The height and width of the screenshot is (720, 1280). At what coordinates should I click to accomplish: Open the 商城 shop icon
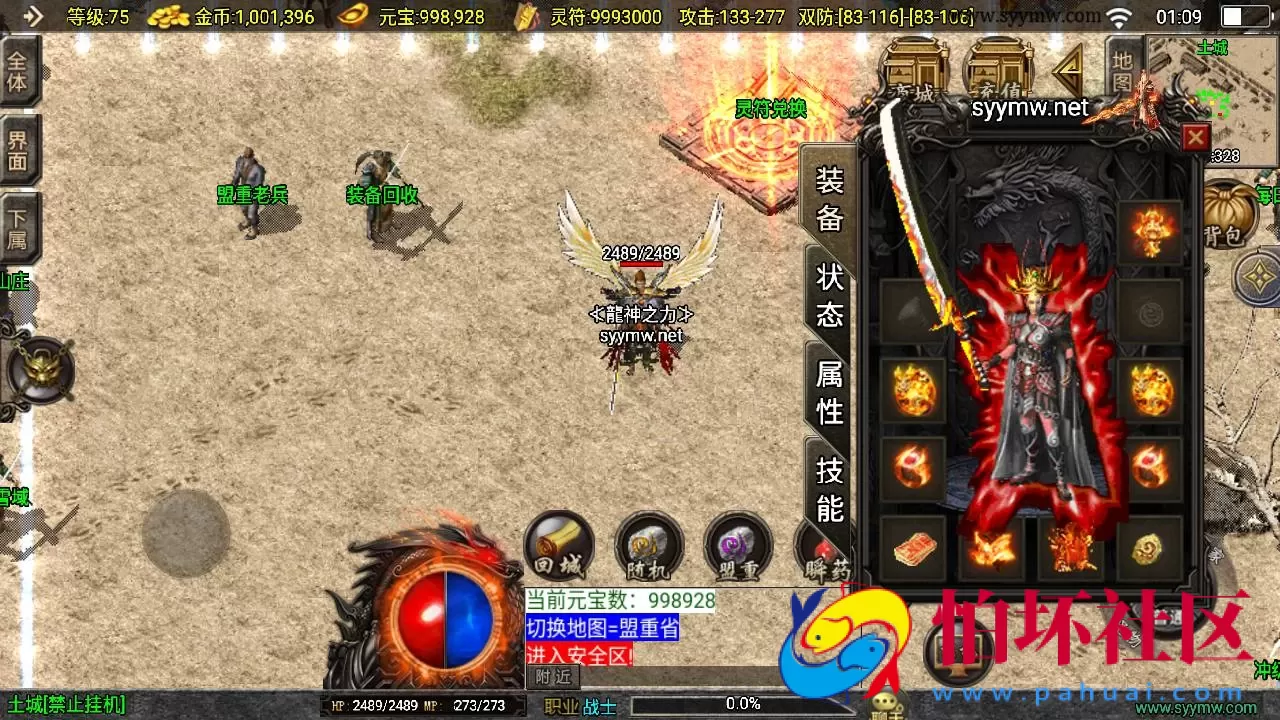coord(912,65)
